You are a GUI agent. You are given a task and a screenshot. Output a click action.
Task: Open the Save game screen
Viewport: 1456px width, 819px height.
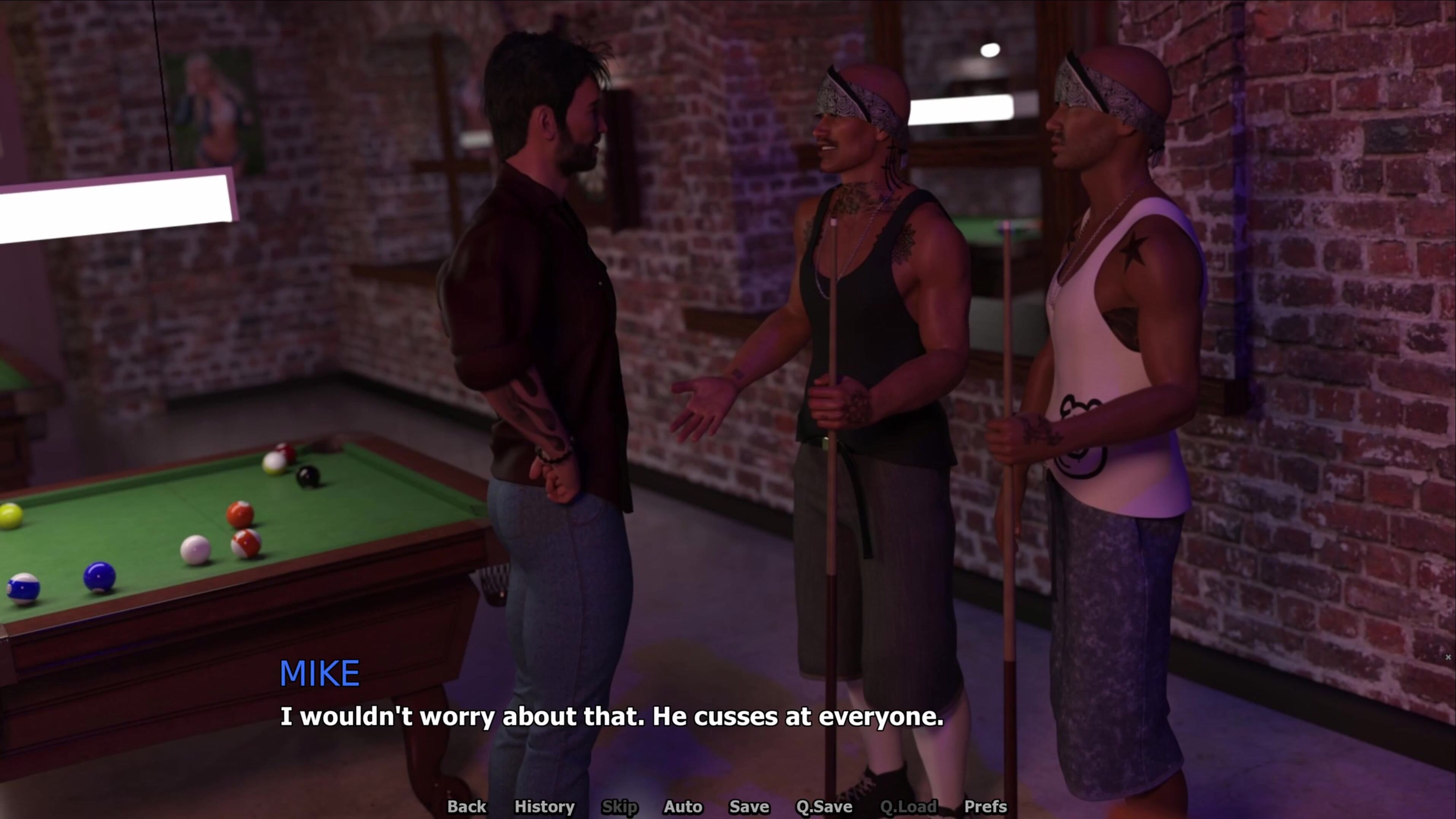[749, 806]
